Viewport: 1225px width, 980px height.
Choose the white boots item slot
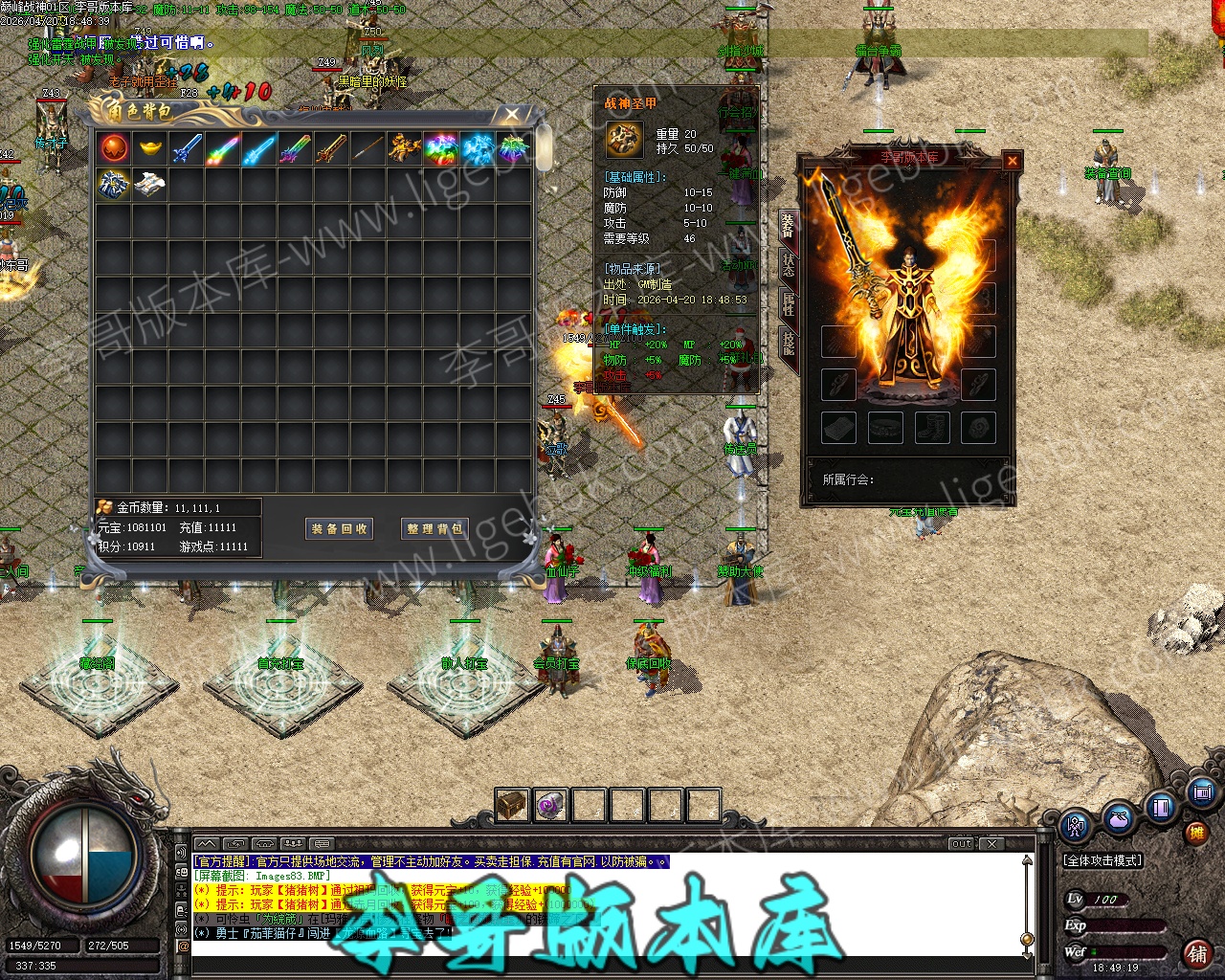click(x=150, y=185)
